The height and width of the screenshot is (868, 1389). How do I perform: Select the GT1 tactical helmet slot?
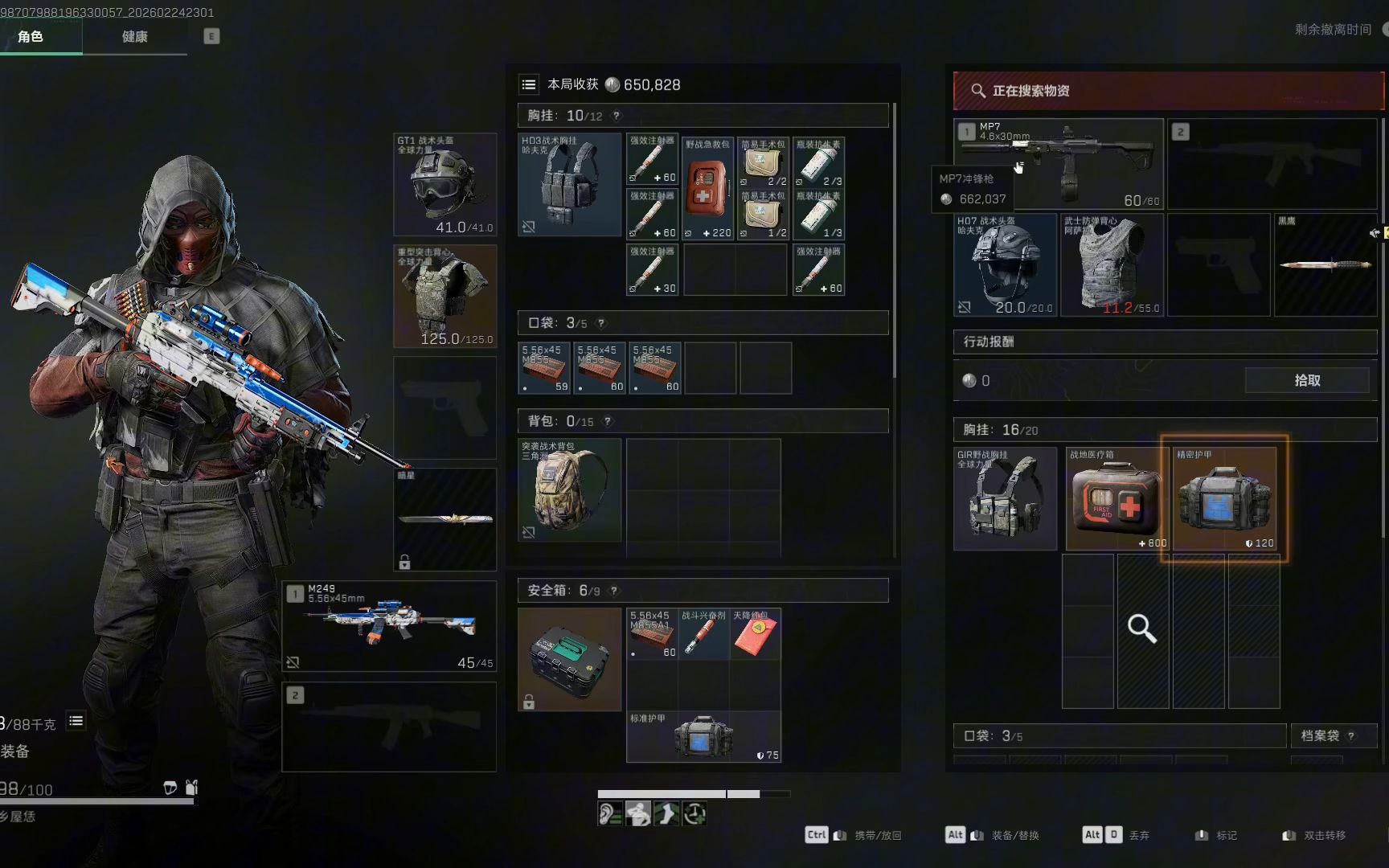coord(445,184)
